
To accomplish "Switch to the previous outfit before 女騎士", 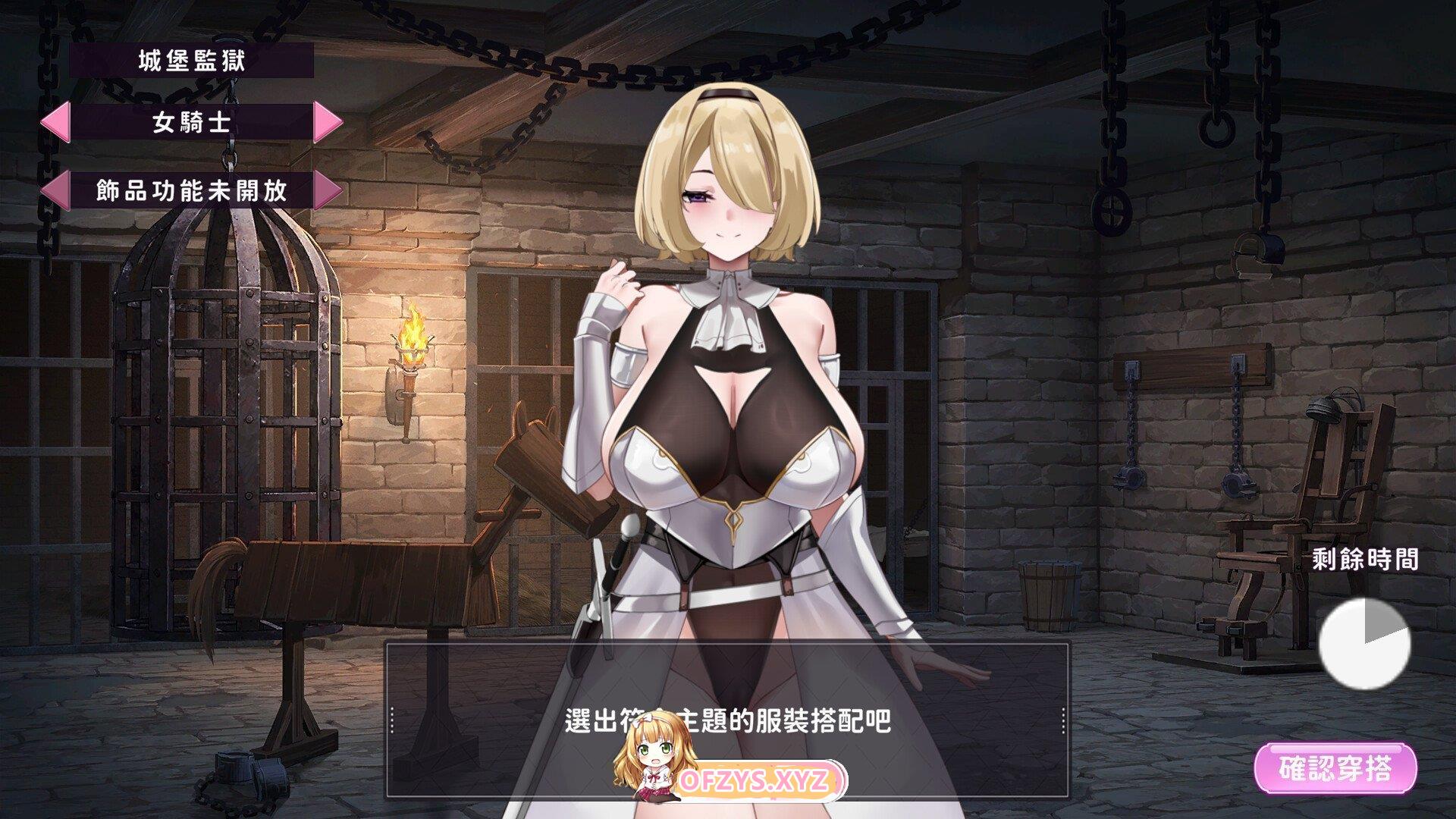I will pyautogui.click(x=55, y=121).
